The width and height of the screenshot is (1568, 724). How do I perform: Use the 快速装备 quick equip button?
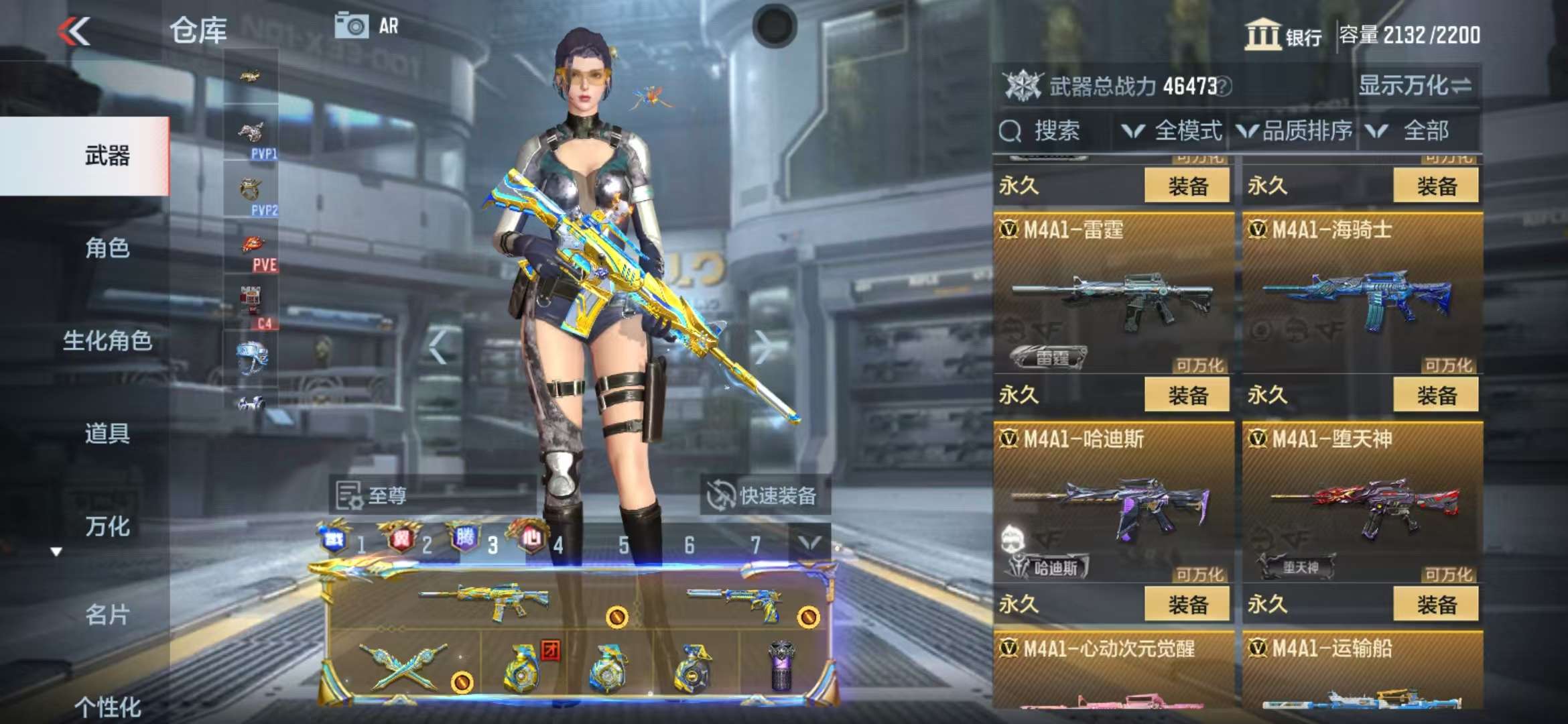[x=764, y=495]
